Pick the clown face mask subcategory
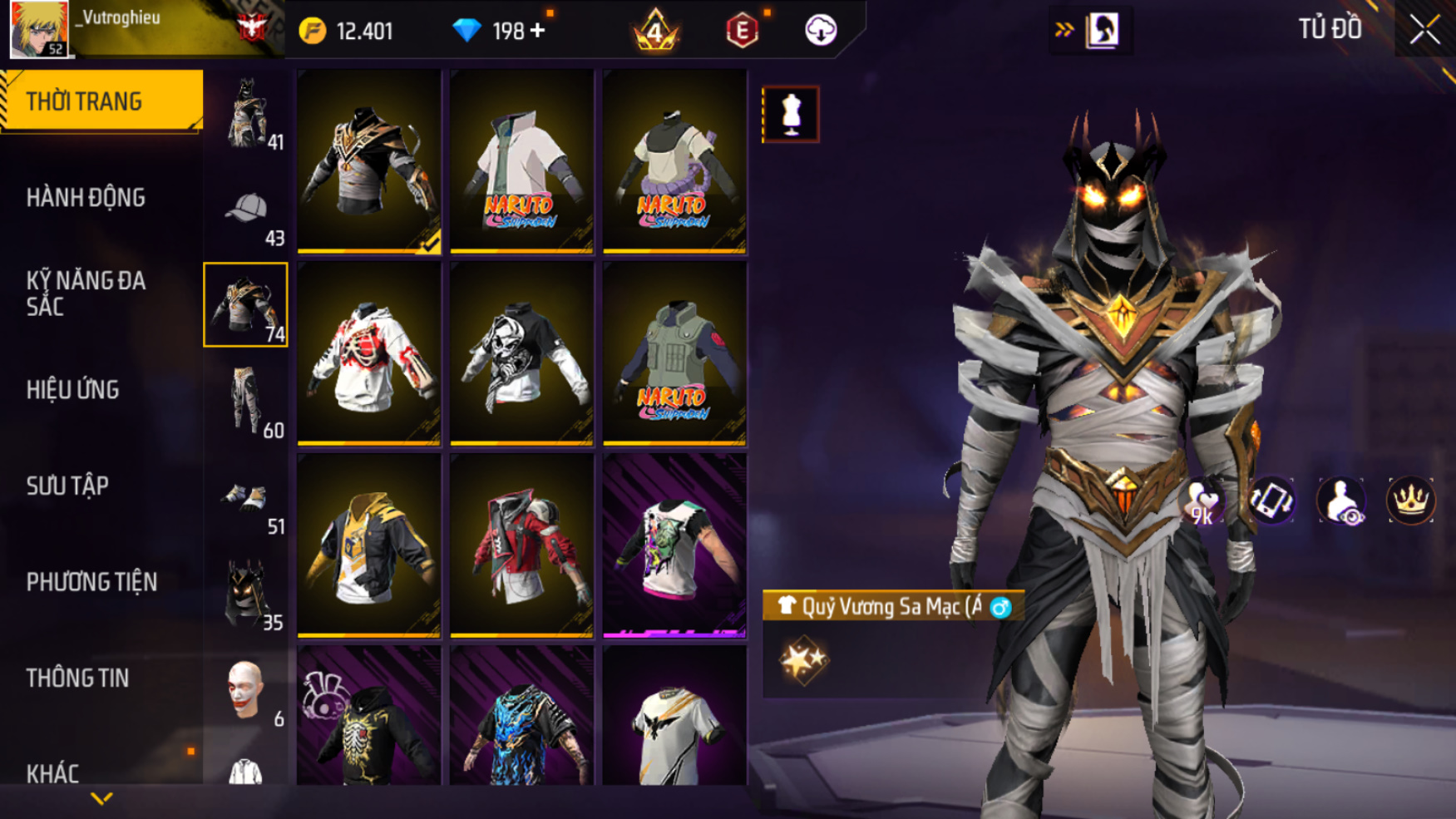This screenshot has height=819, width=1456. click(x=245, y=689)
